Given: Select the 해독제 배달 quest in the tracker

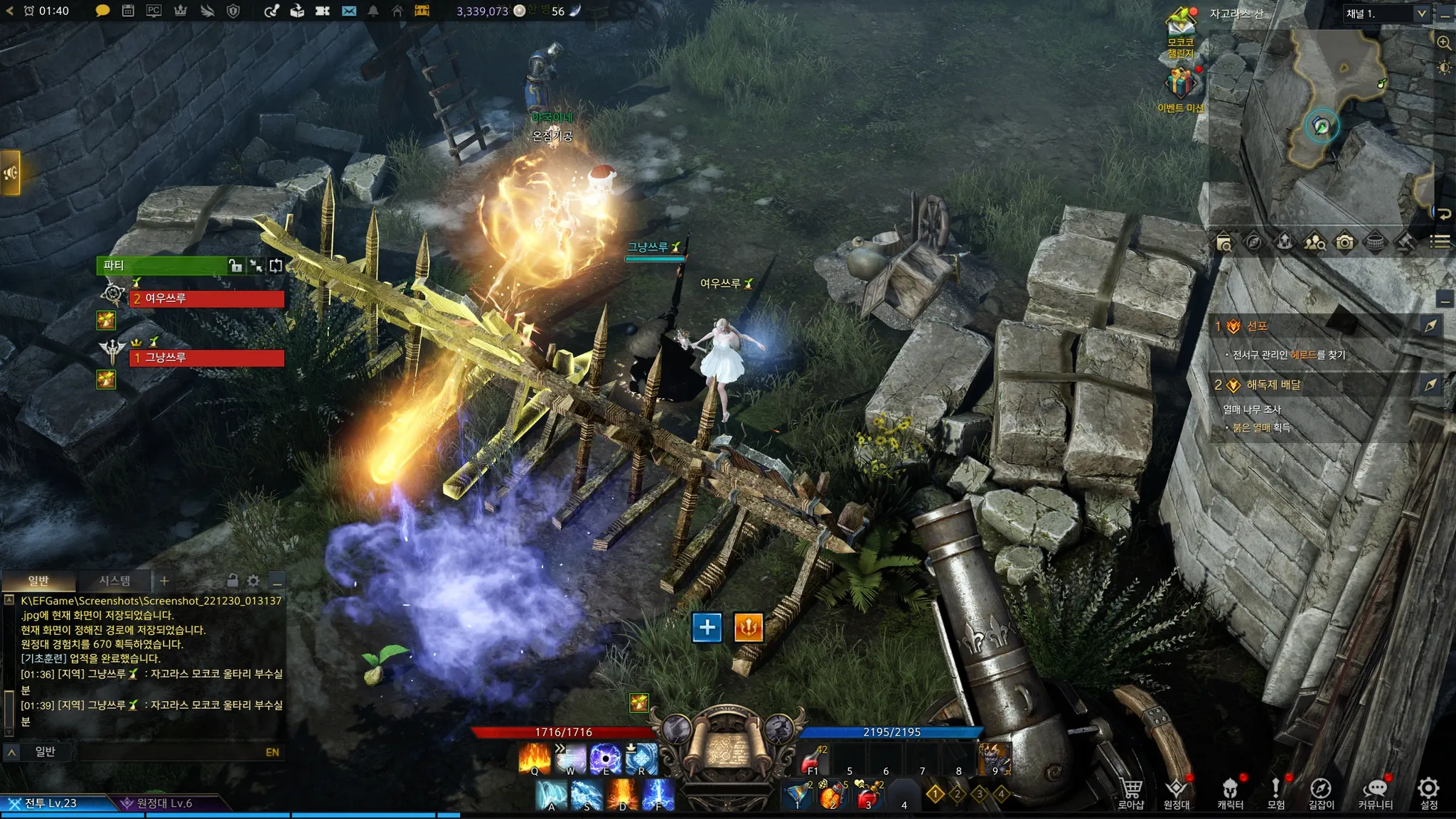Looking at the screenshot, I should pyautogui.click(x=1273, y=385).
